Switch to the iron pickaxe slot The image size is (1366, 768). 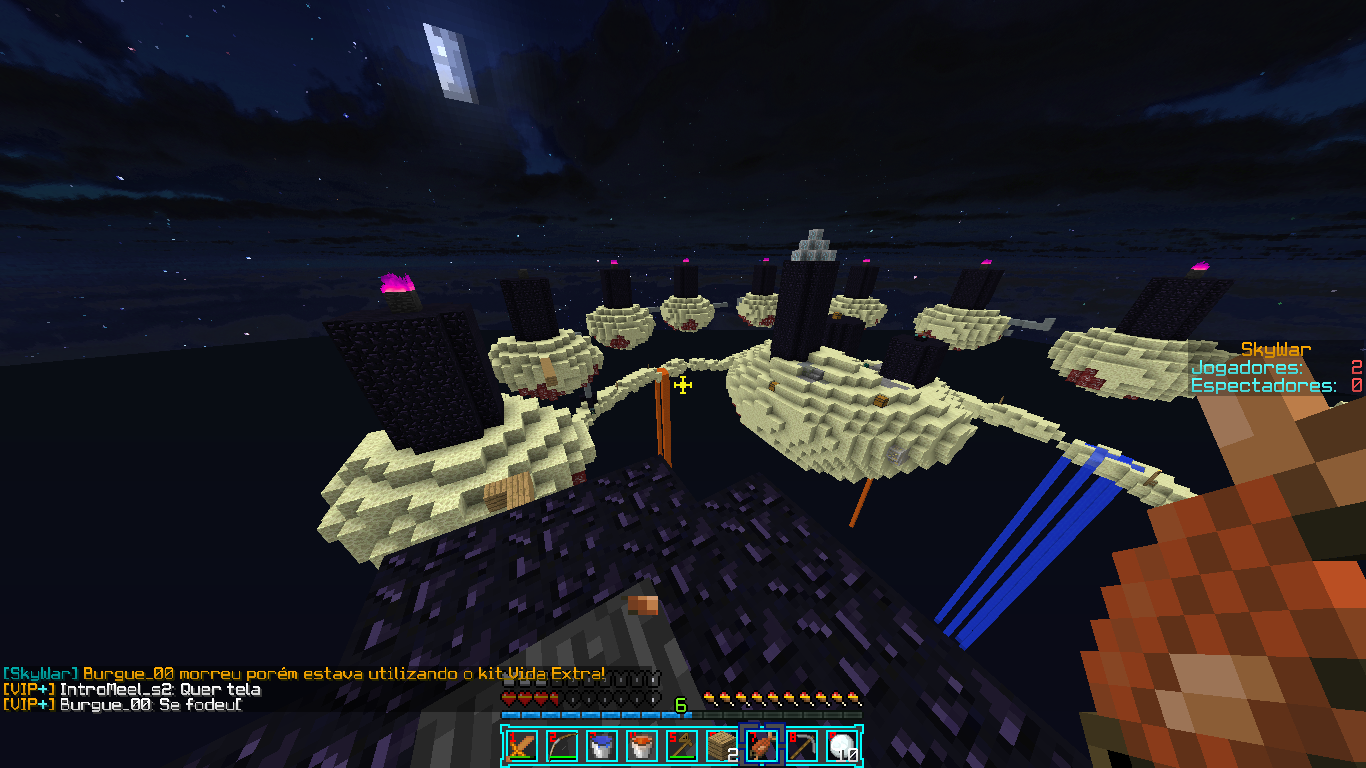(x=801, y=745)
